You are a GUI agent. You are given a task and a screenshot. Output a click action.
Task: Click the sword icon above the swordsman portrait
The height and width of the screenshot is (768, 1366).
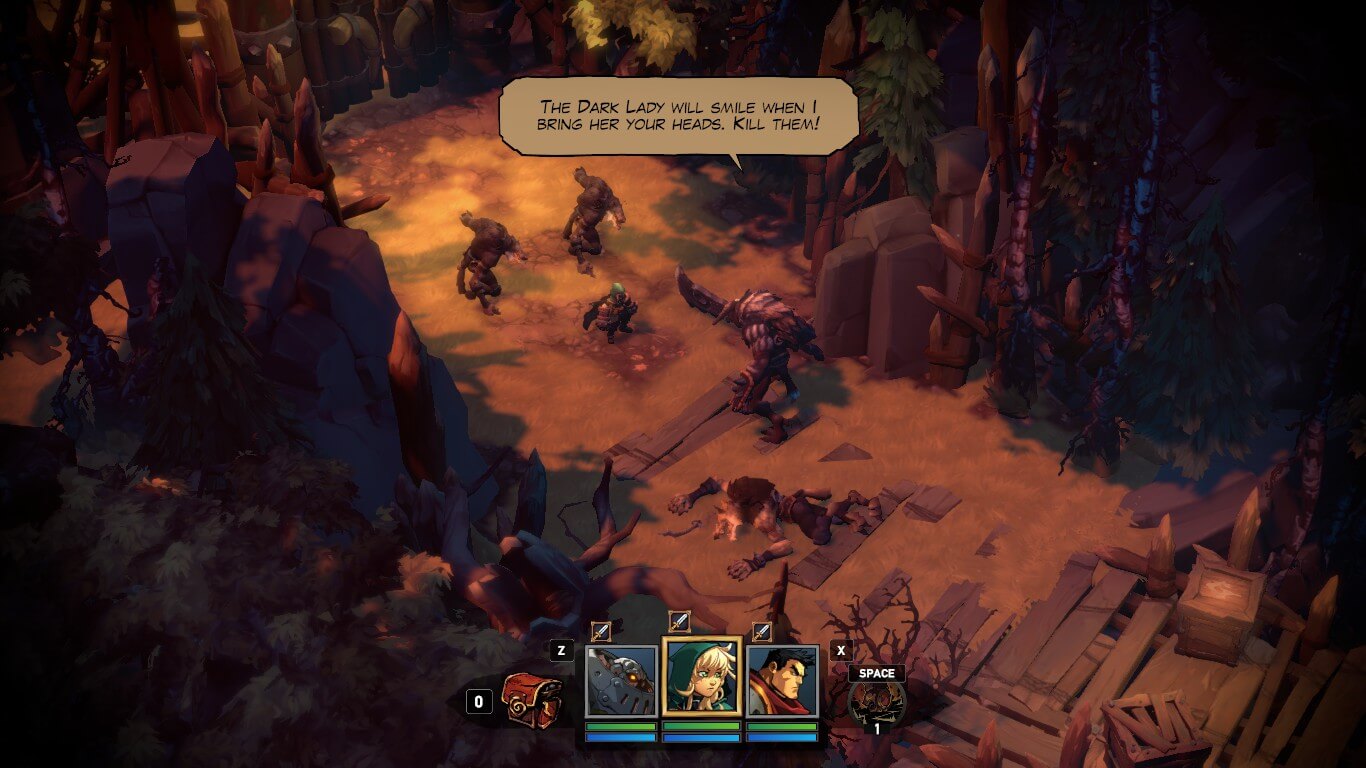[761, 631]
